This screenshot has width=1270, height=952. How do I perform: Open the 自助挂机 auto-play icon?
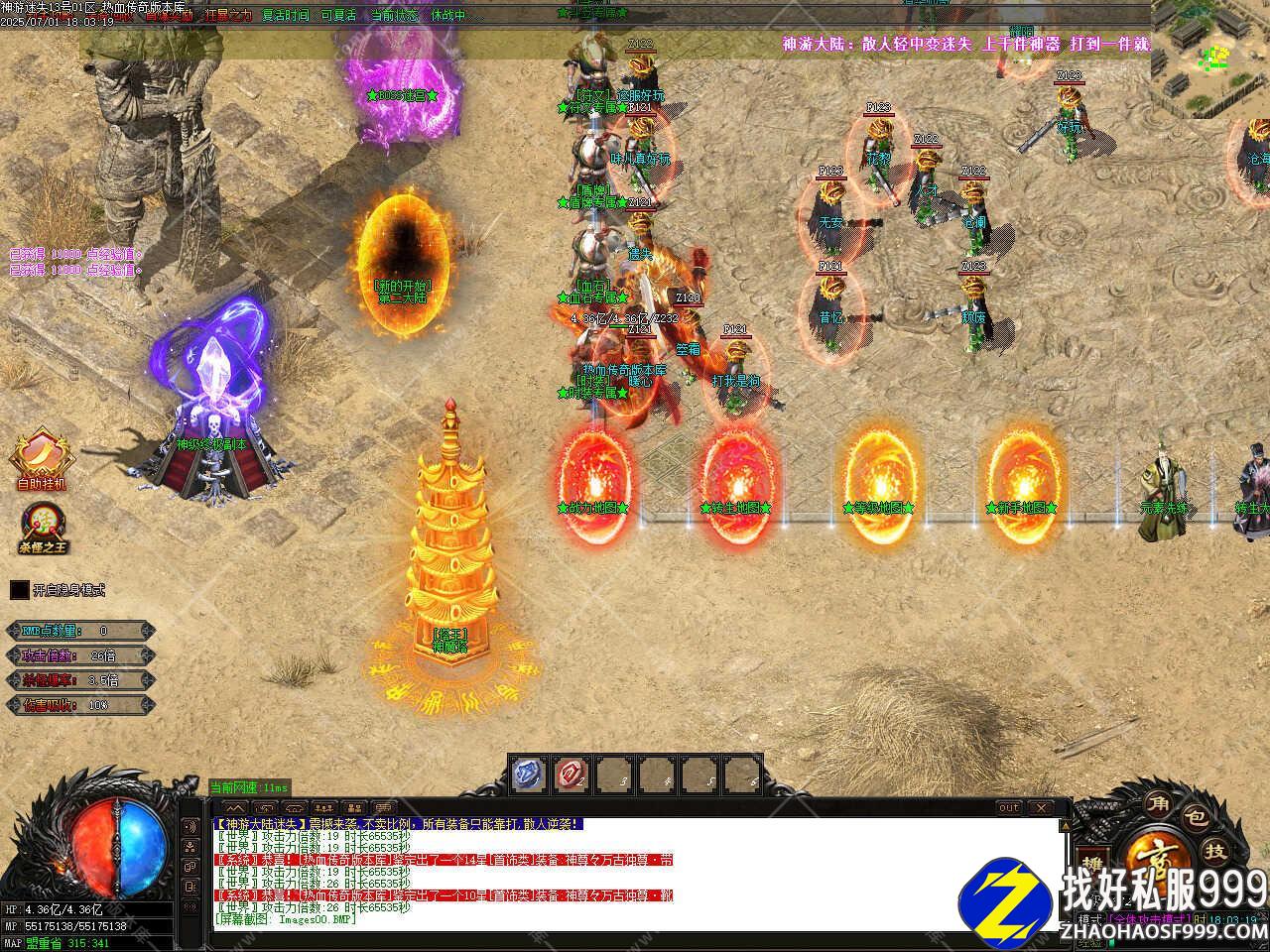pos(41,456)
